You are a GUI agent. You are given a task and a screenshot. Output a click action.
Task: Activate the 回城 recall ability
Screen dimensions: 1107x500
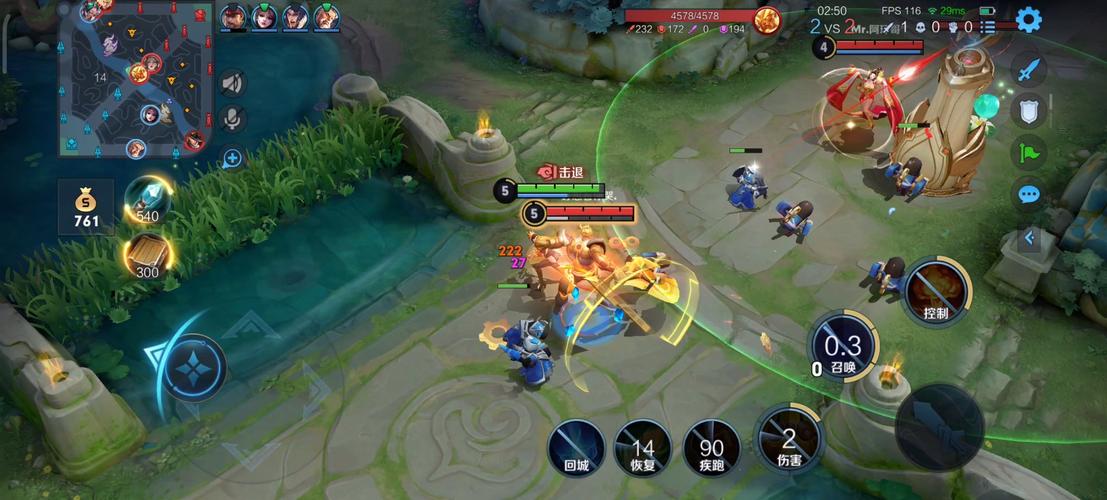point(576,447)
